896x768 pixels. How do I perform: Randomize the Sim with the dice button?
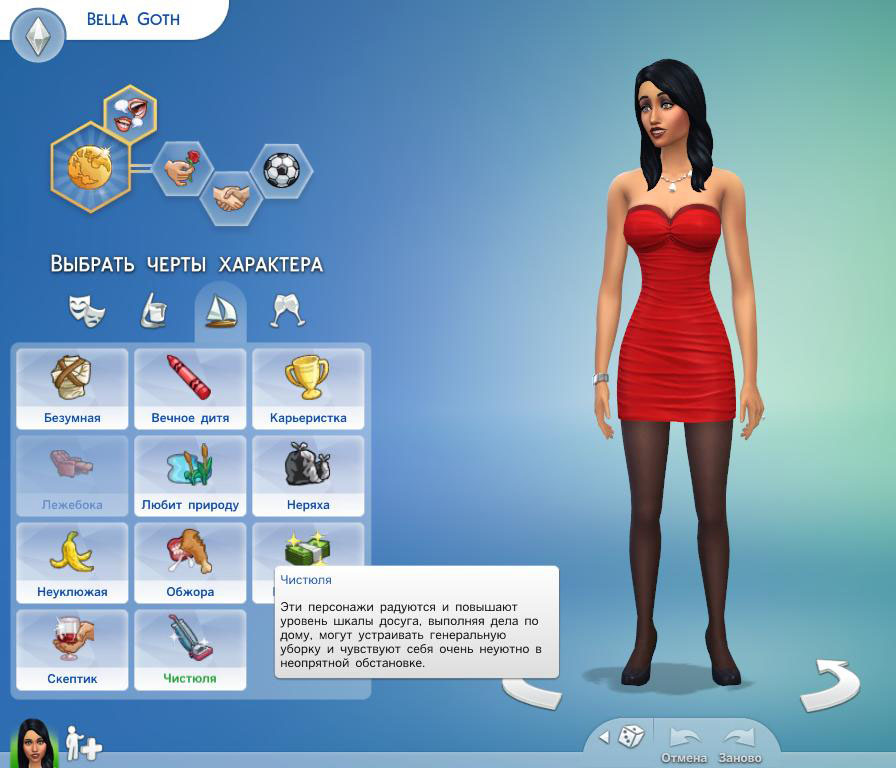tap(631, 738)
